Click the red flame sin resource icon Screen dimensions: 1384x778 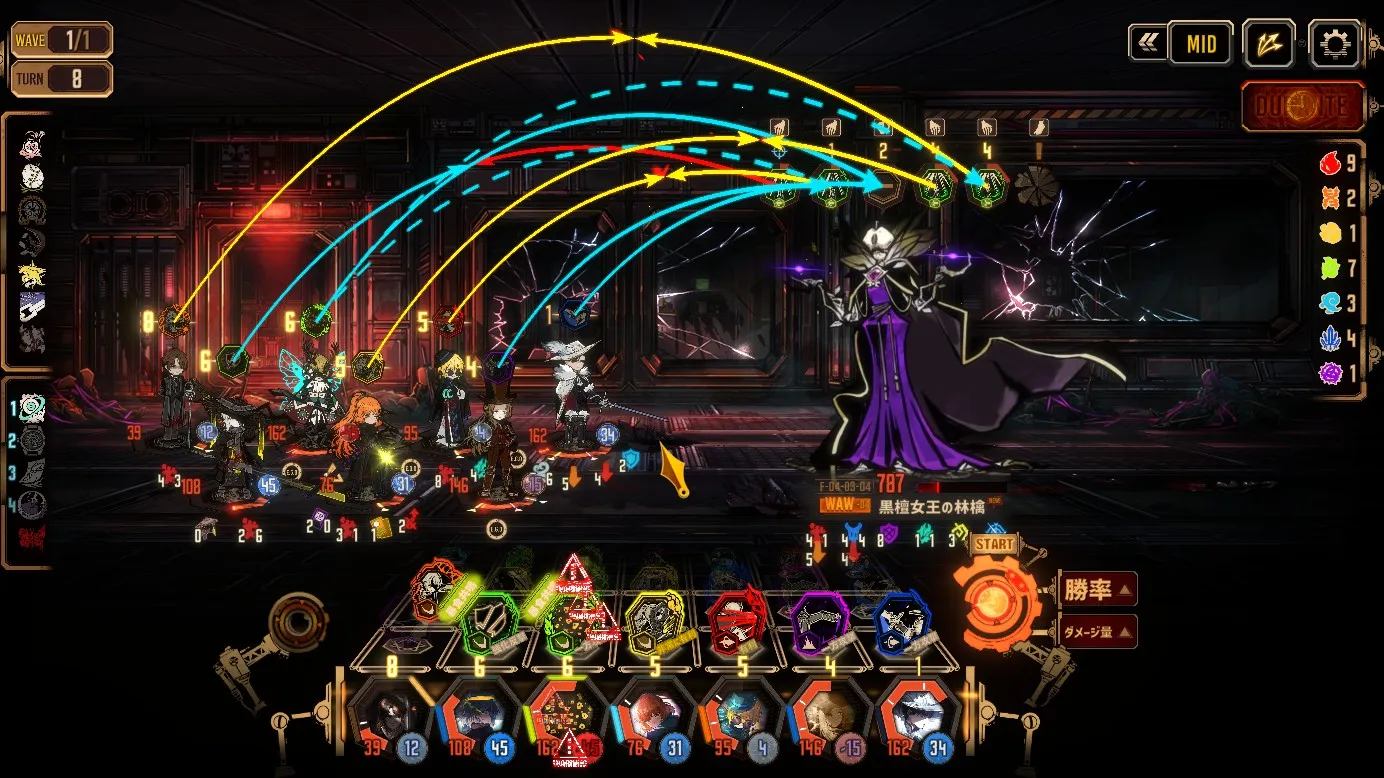(x=1331, y=163)
